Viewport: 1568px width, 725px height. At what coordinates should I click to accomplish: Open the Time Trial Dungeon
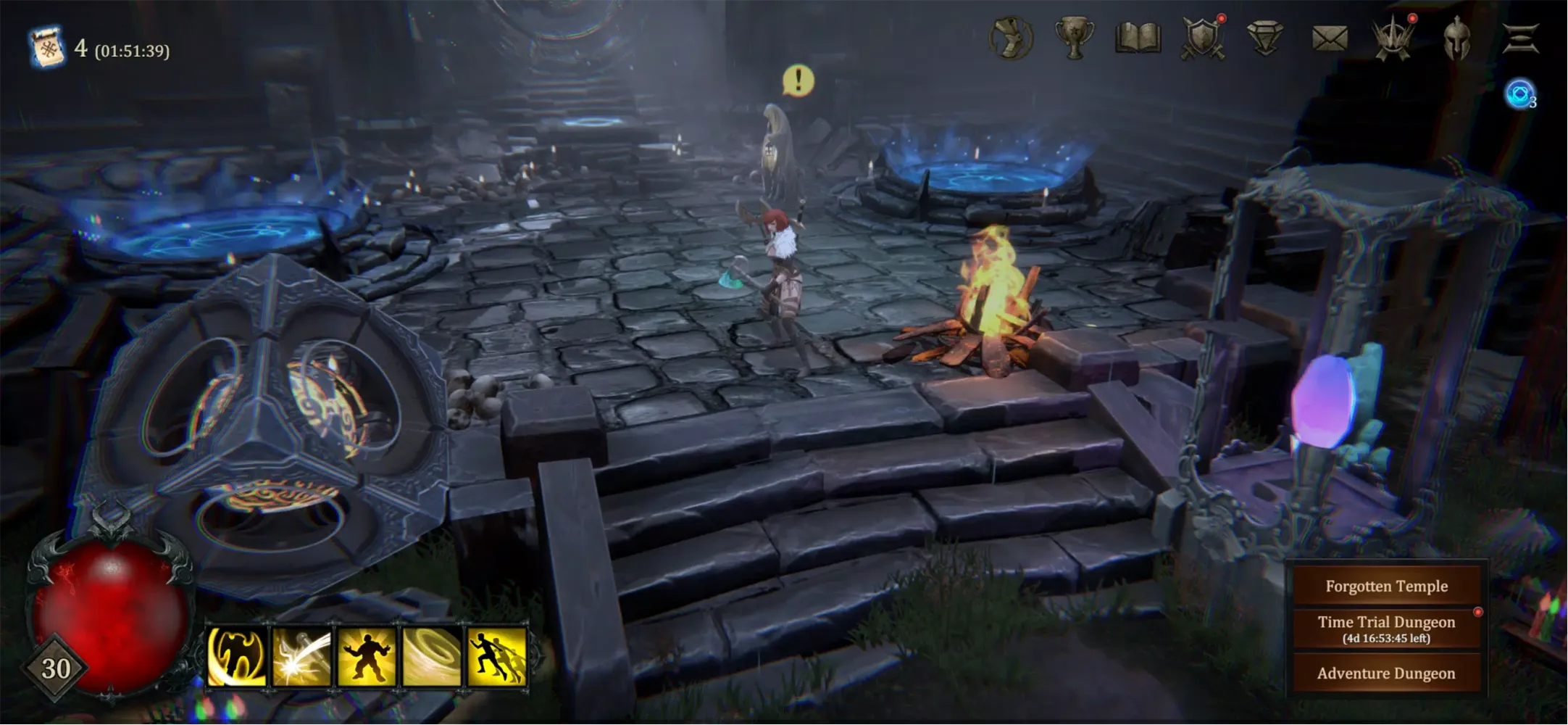(x=1387, y=627)
